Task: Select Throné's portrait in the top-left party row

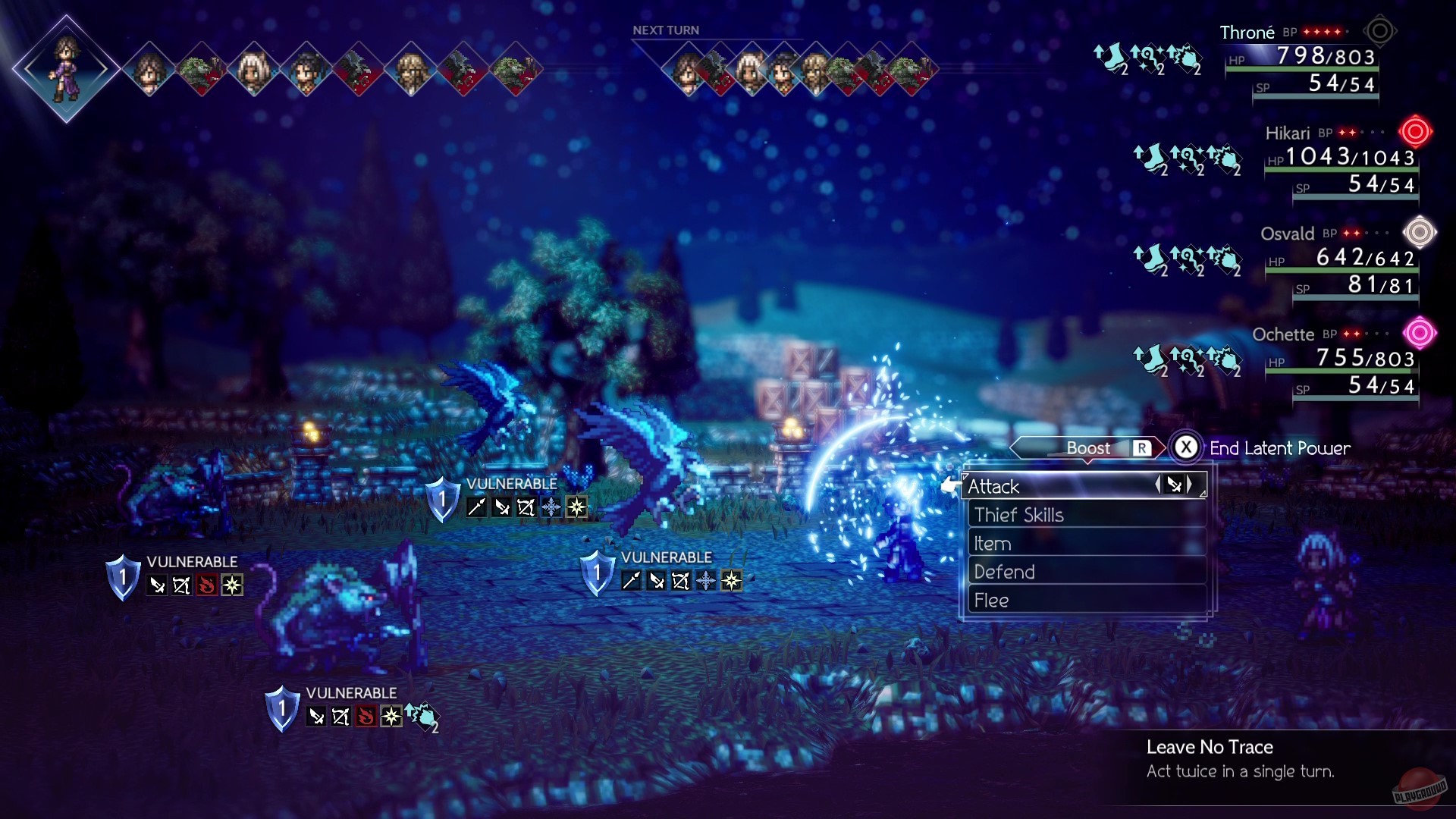Action: pos(68,68)
